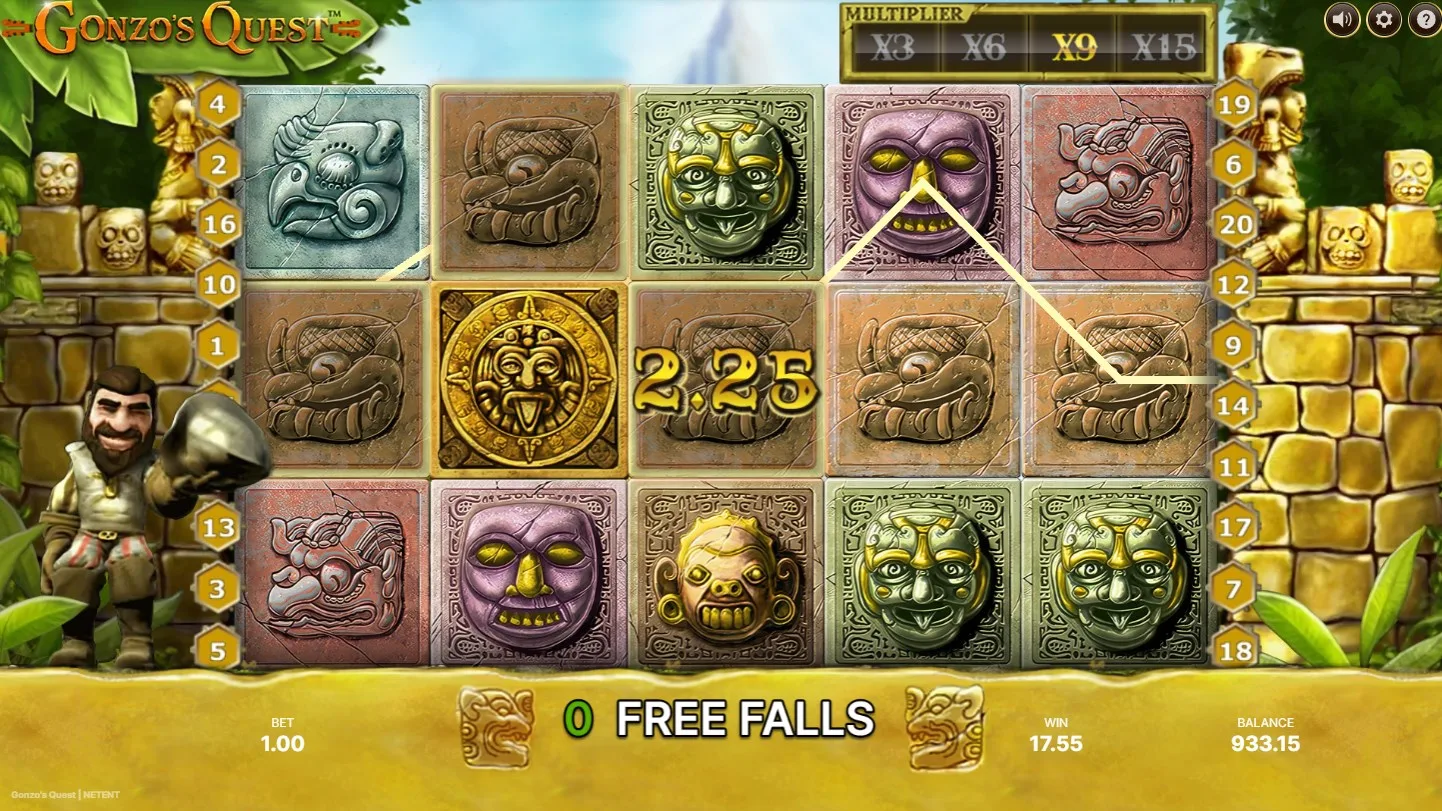Highlight payline number 14
Viewport: 1442px width, 811px height.
[1234, 406]
